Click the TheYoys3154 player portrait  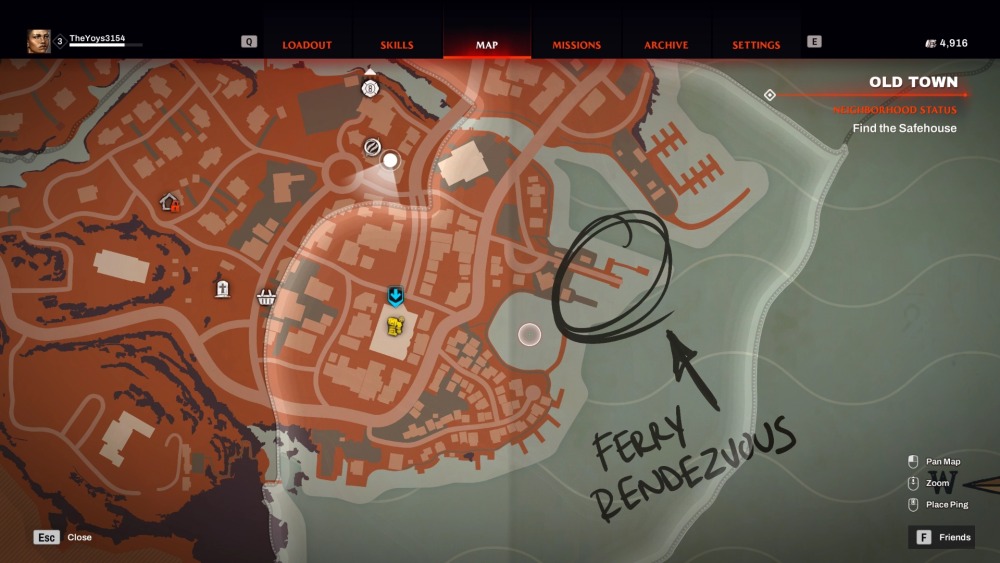[39, 41]
